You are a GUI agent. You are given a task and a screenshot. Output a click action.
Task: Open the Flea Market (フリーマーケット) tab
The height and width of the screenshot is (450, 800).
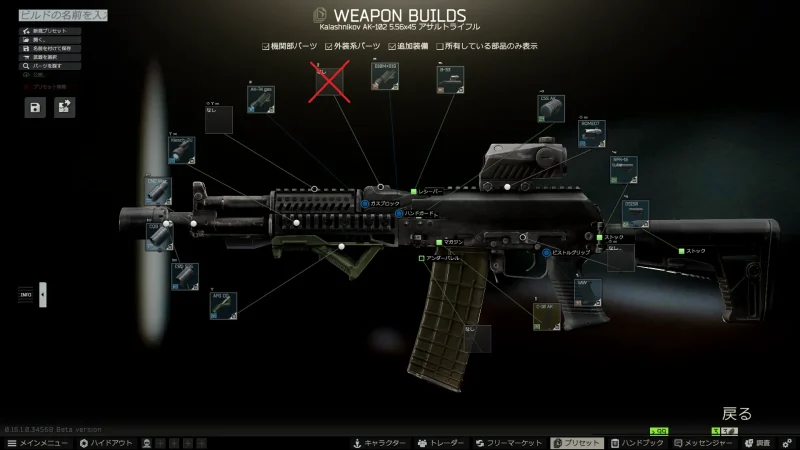point(511,442)
